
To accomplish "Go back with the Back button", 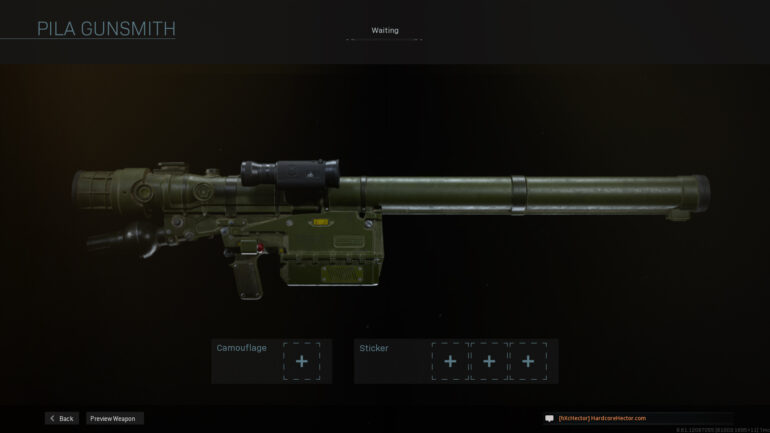I will 61,418.
